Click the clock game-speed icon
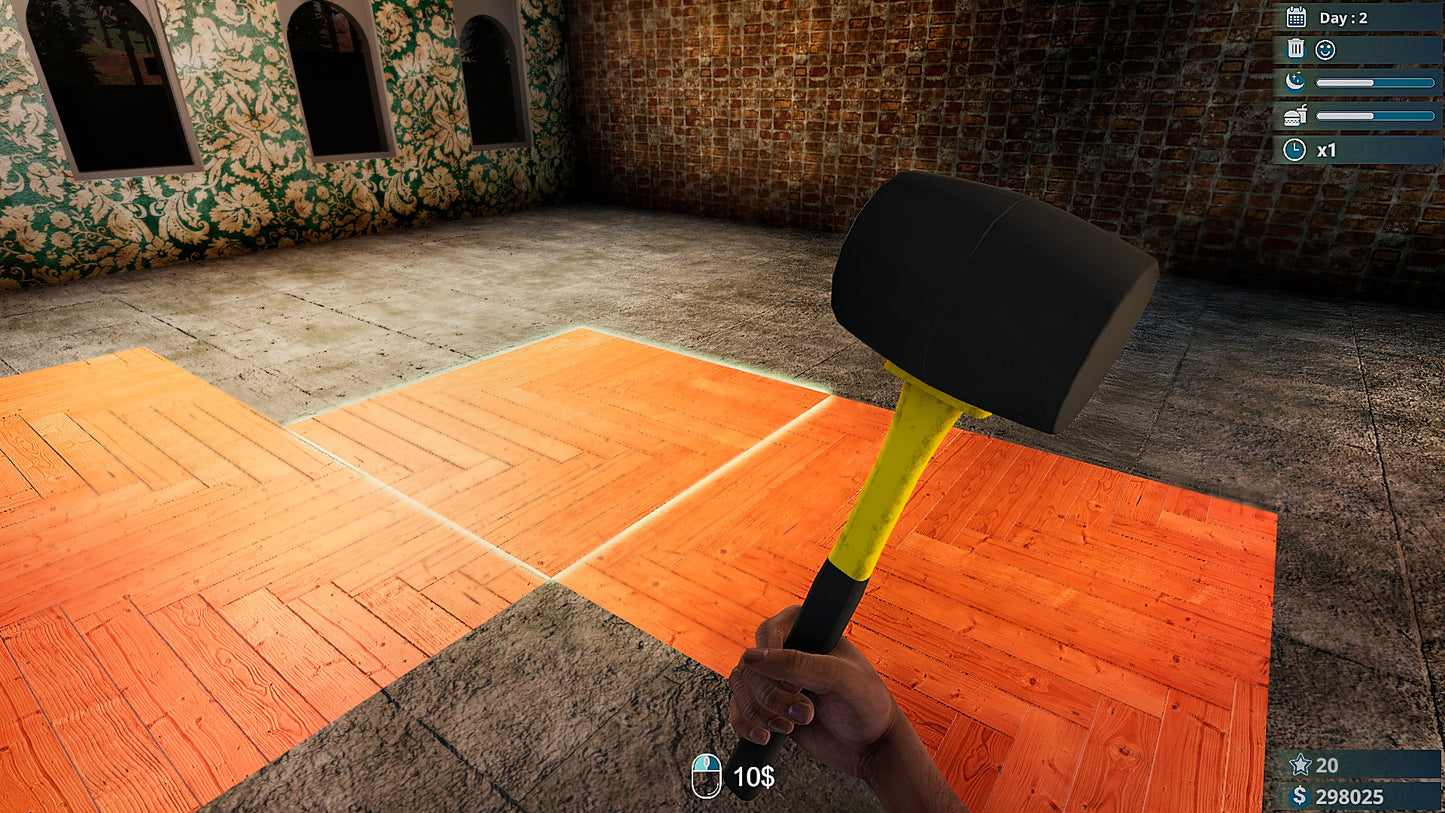1445x813 pixels. (1295, 147)
